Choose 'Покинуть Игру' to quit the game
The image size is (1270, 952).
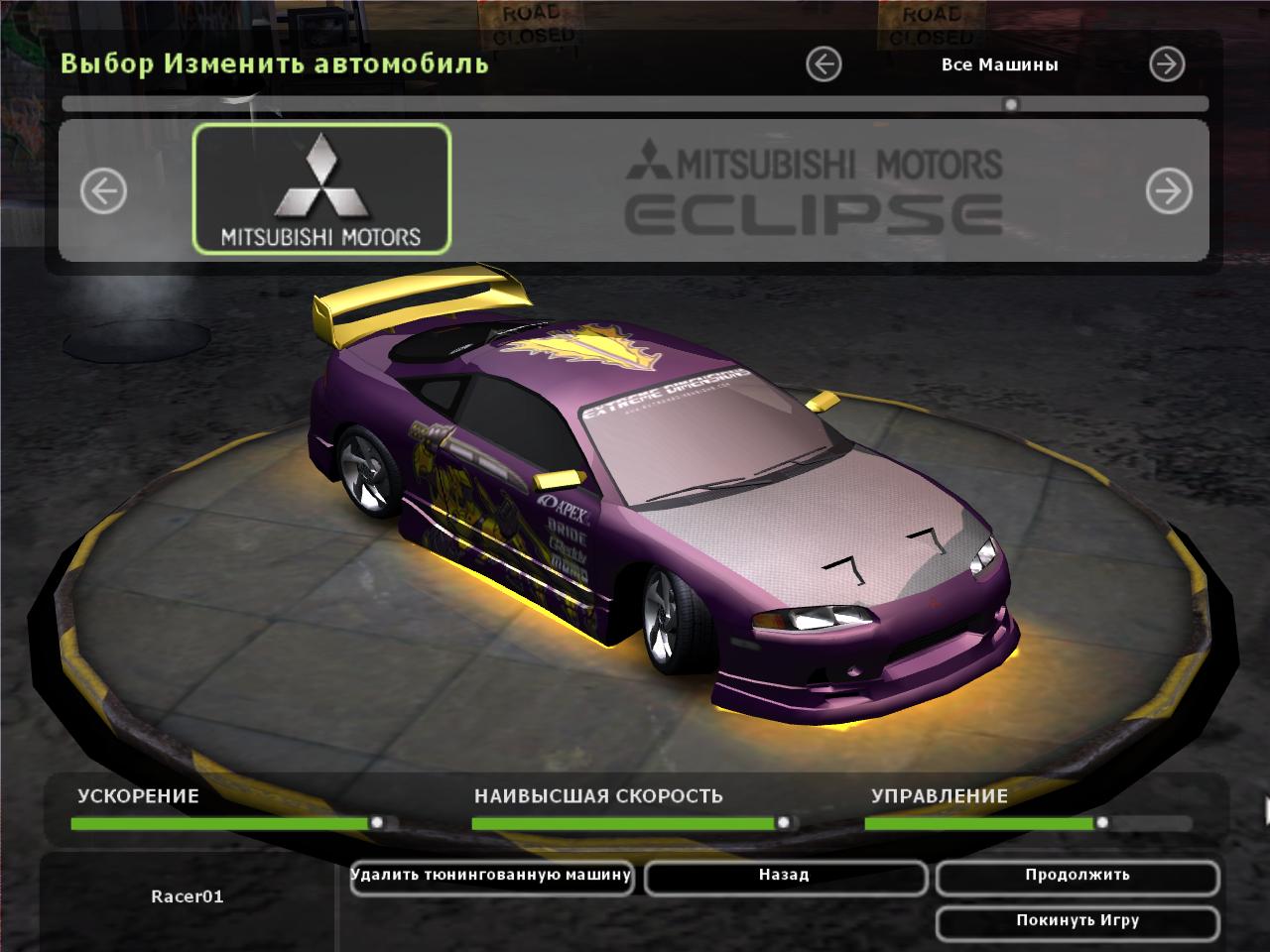click(x=1077, y=921)
